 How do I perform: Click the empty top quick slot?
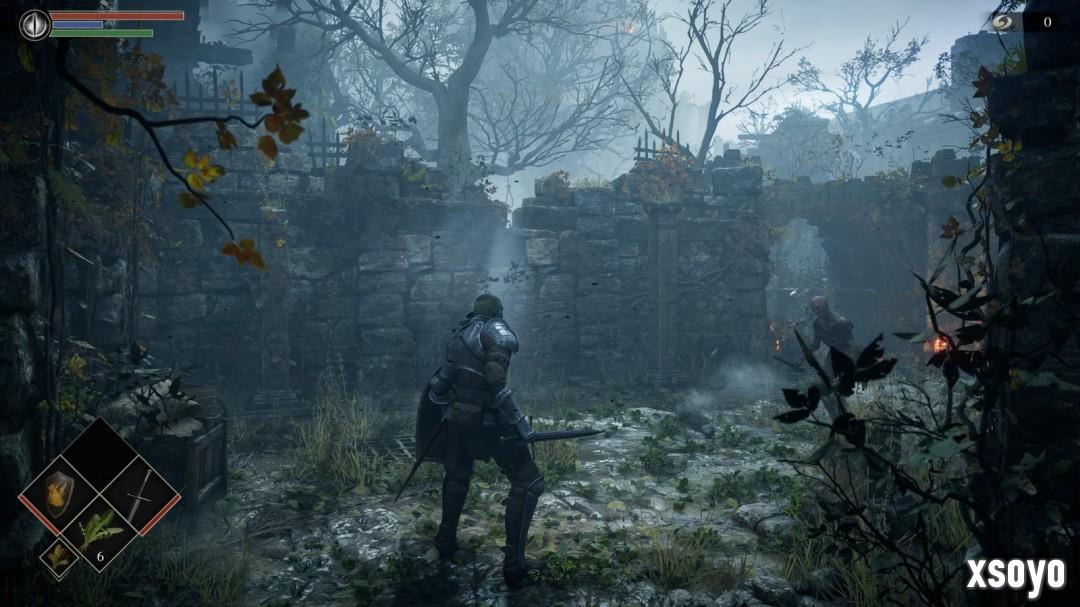(x=99, y=454)
